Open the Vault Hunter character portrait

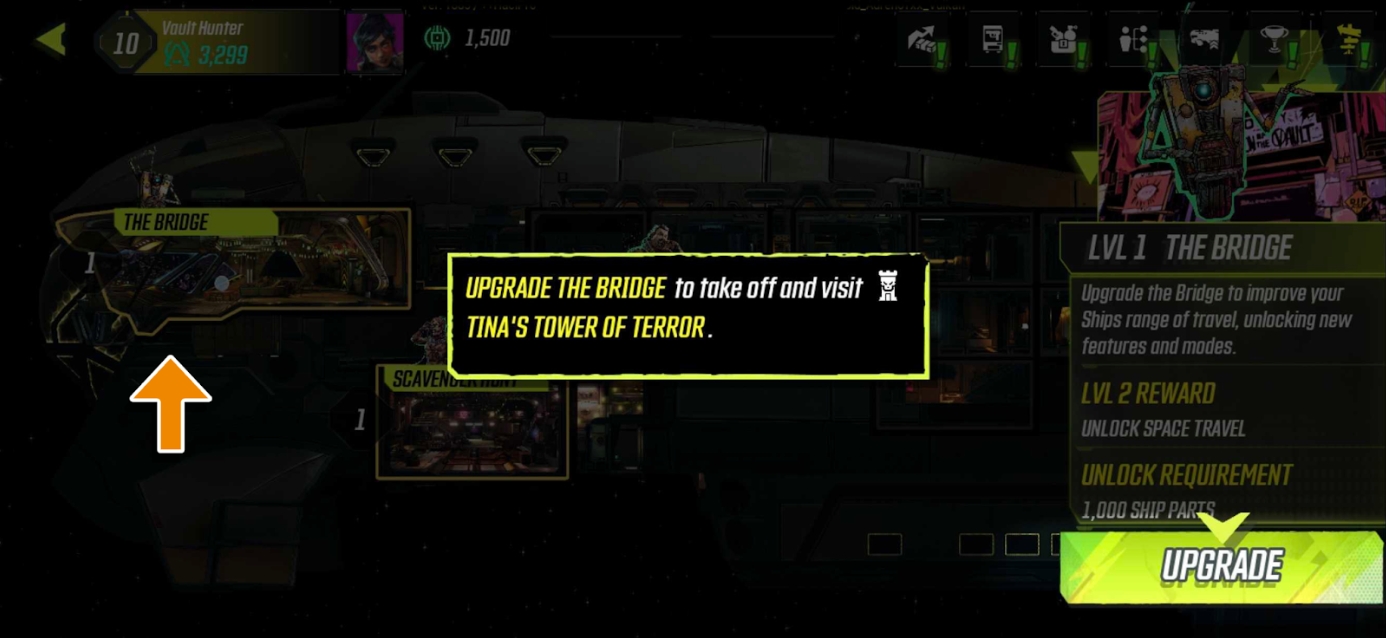[374, 42]
